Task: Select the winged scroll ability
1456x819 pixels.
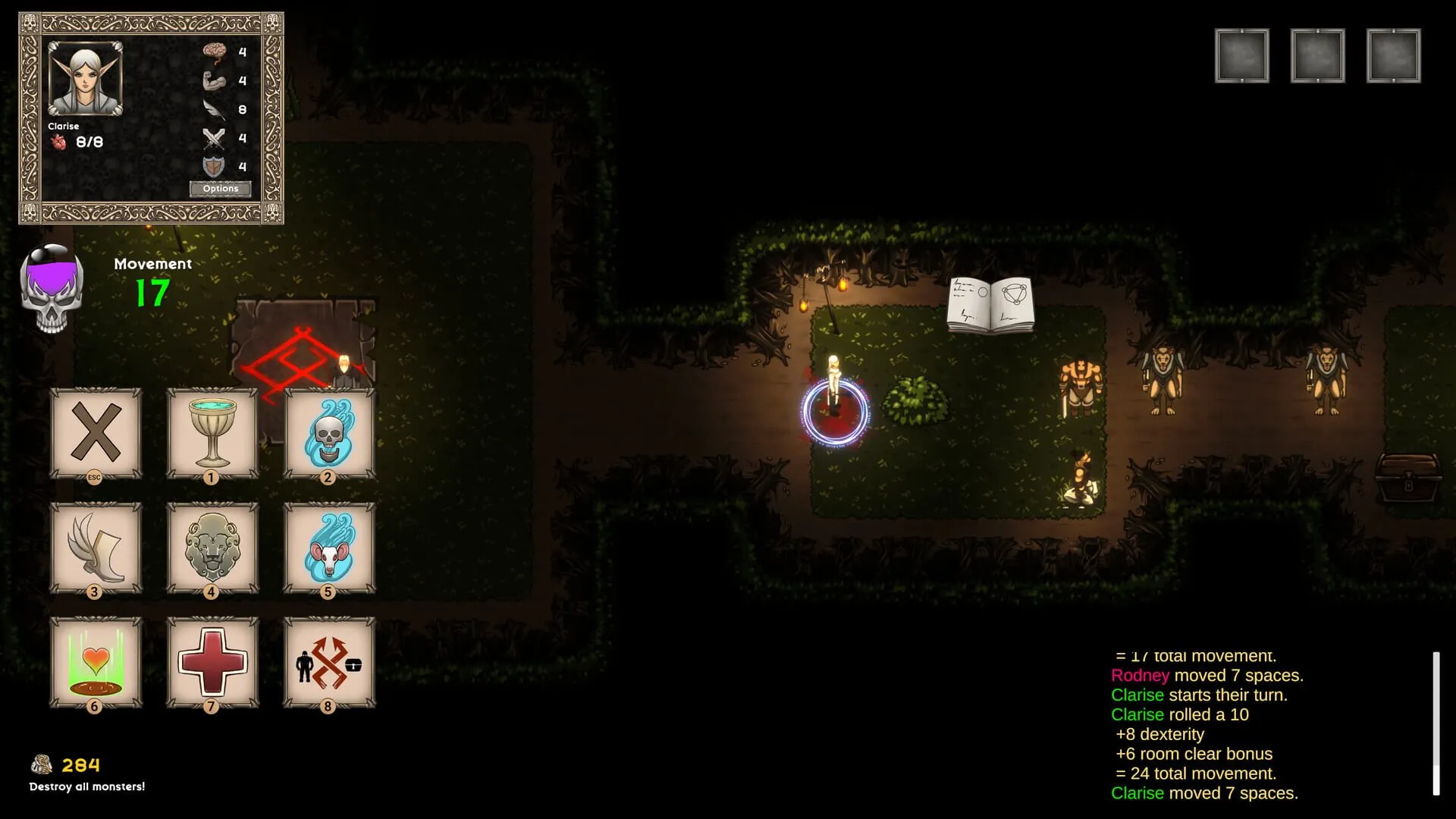Action: 96,548
